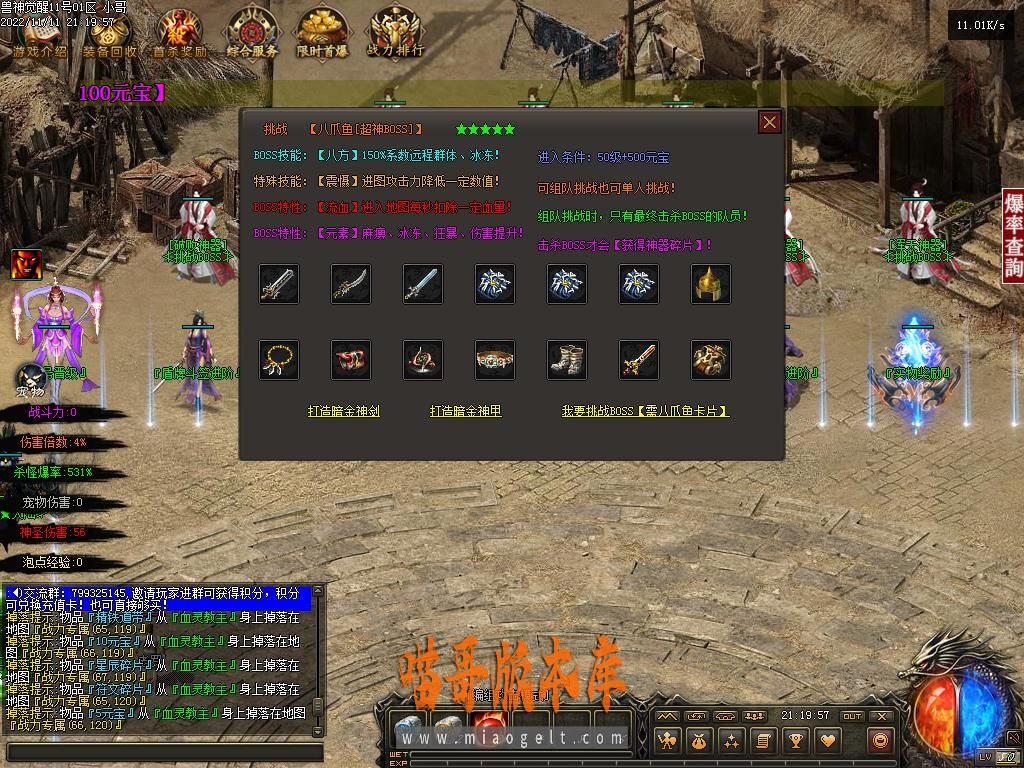Select the gold necklace reward item
The width and height of the screenshot is (1024, 768).
279,360
